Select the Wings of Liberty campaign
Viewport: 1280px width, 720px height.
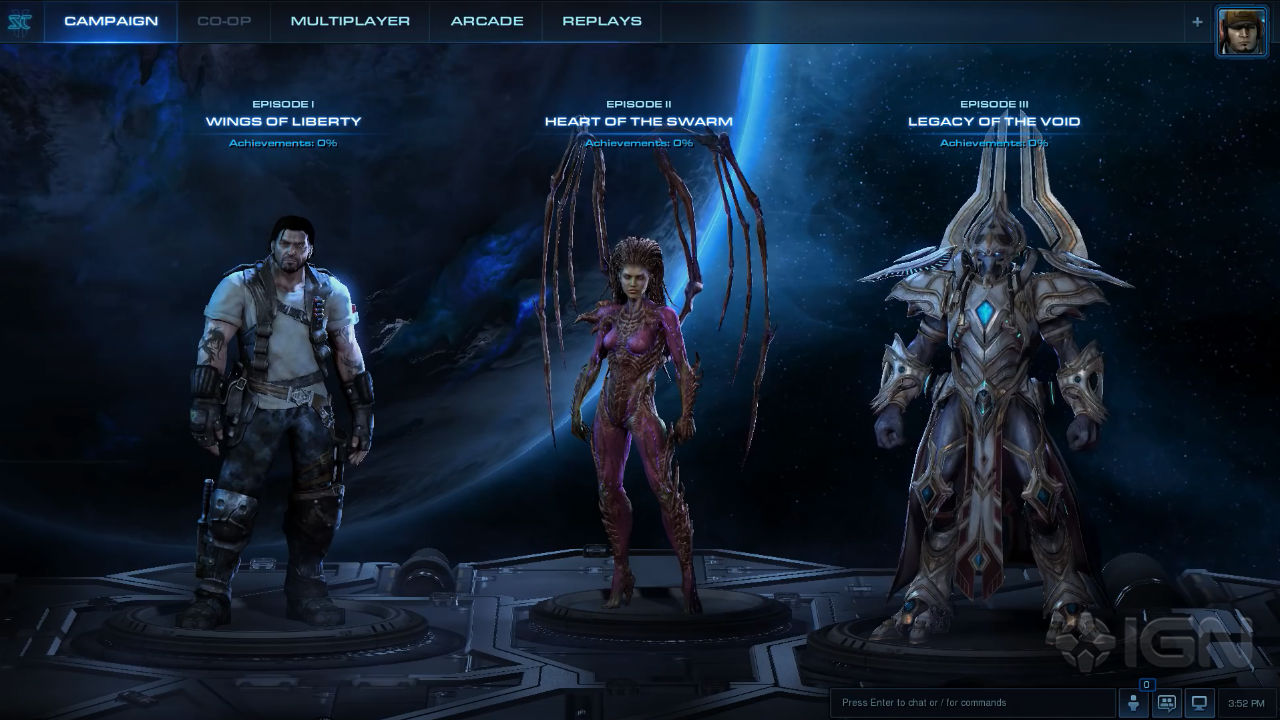[x=283, y=122]
